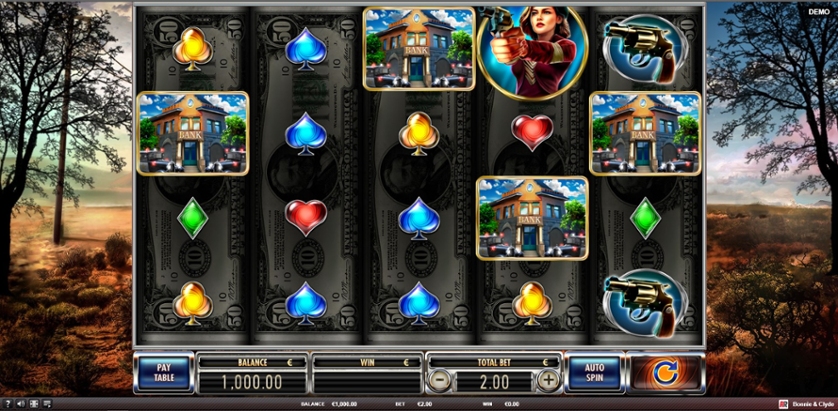This screenshot has height=411, width=838.
Task: Decrease total bet with the minus button
Action: pyautogui.click(x=440, y=381)
